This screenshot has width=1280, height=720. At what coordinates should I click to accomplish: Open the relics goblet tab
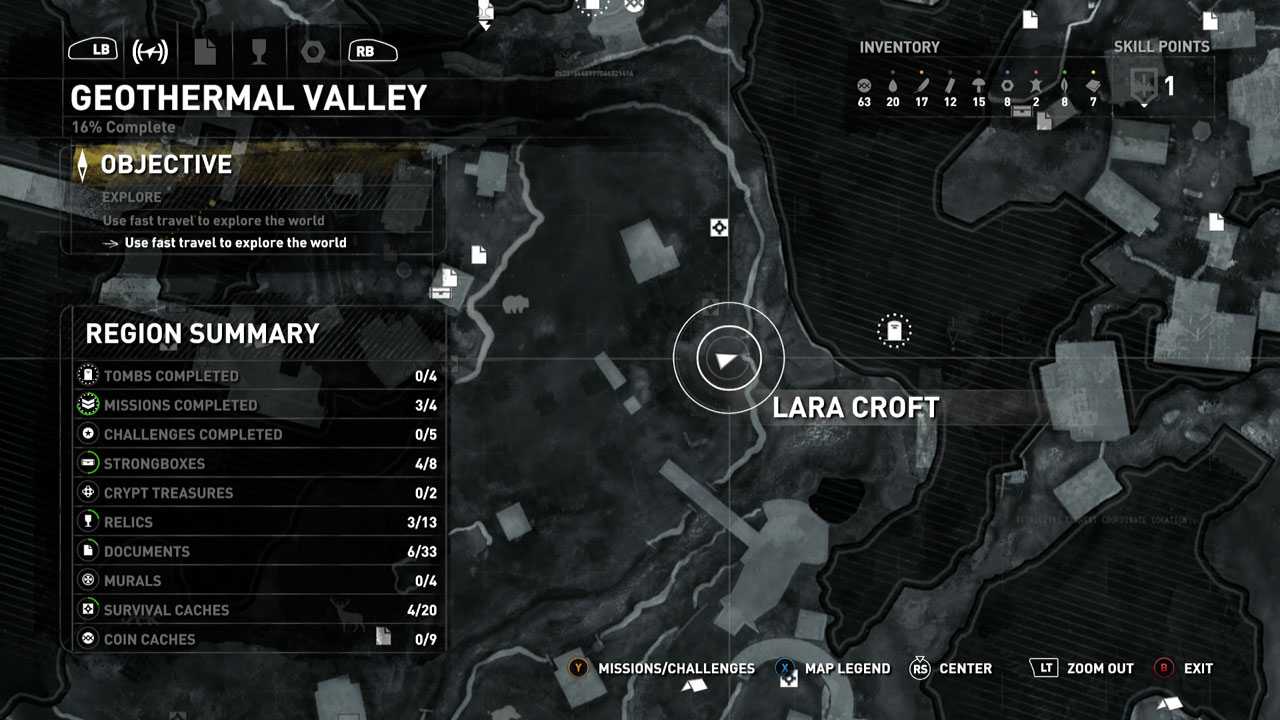(x=259, y=51)
